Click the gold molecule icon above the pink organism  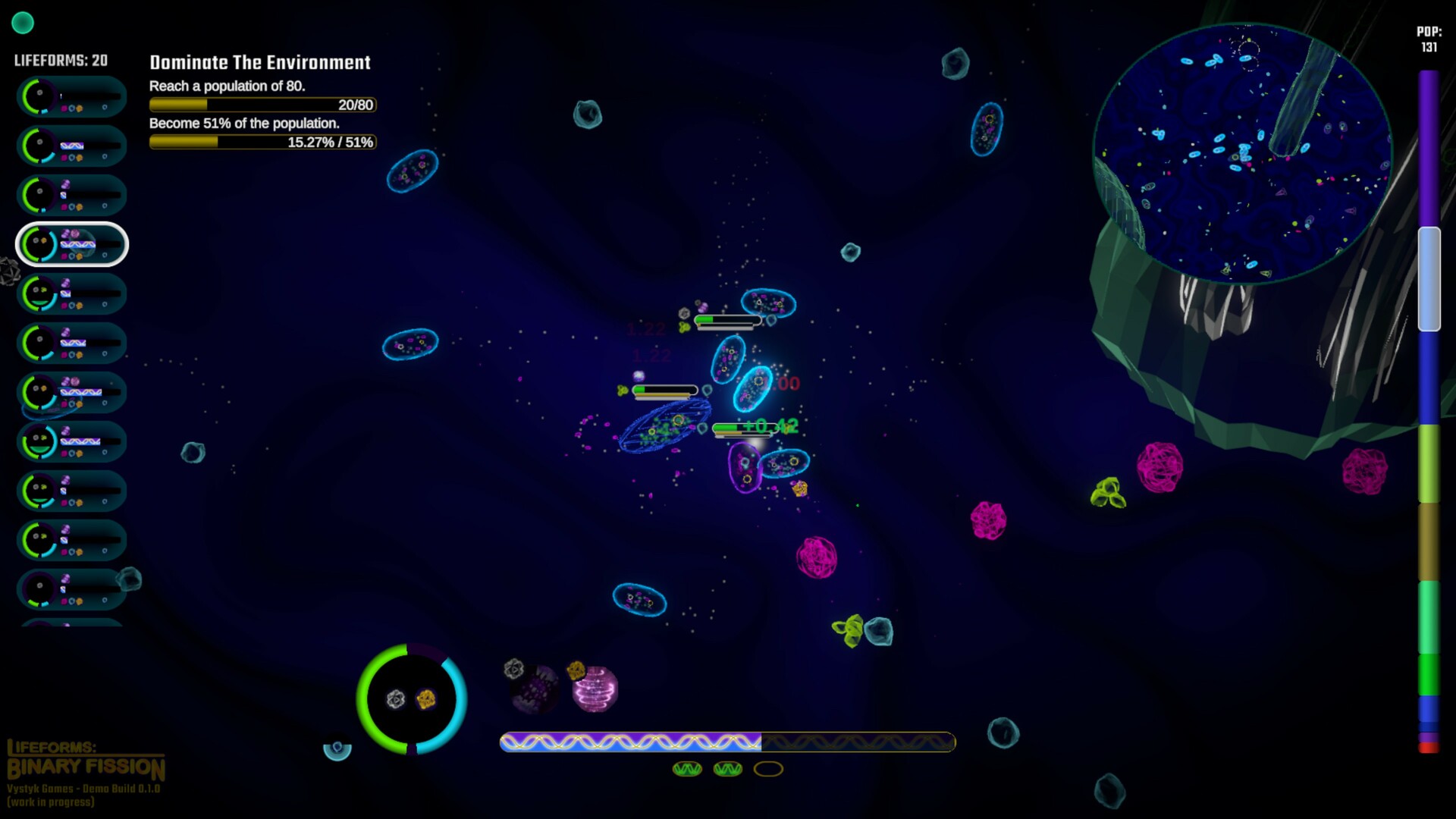575,669
